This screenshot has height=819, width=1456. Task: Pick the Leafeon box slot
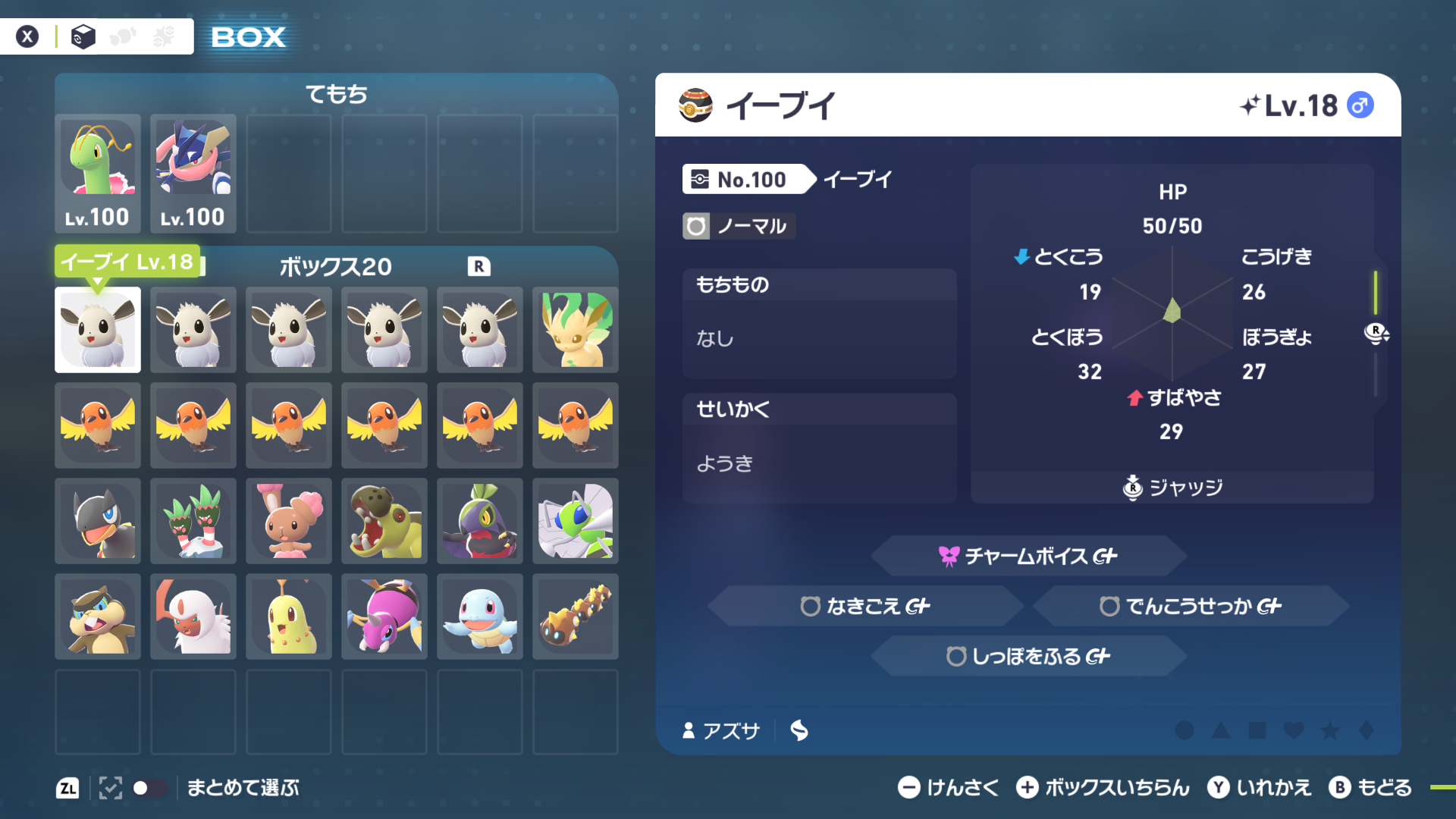pyautogui.click(x=576, y=330)
